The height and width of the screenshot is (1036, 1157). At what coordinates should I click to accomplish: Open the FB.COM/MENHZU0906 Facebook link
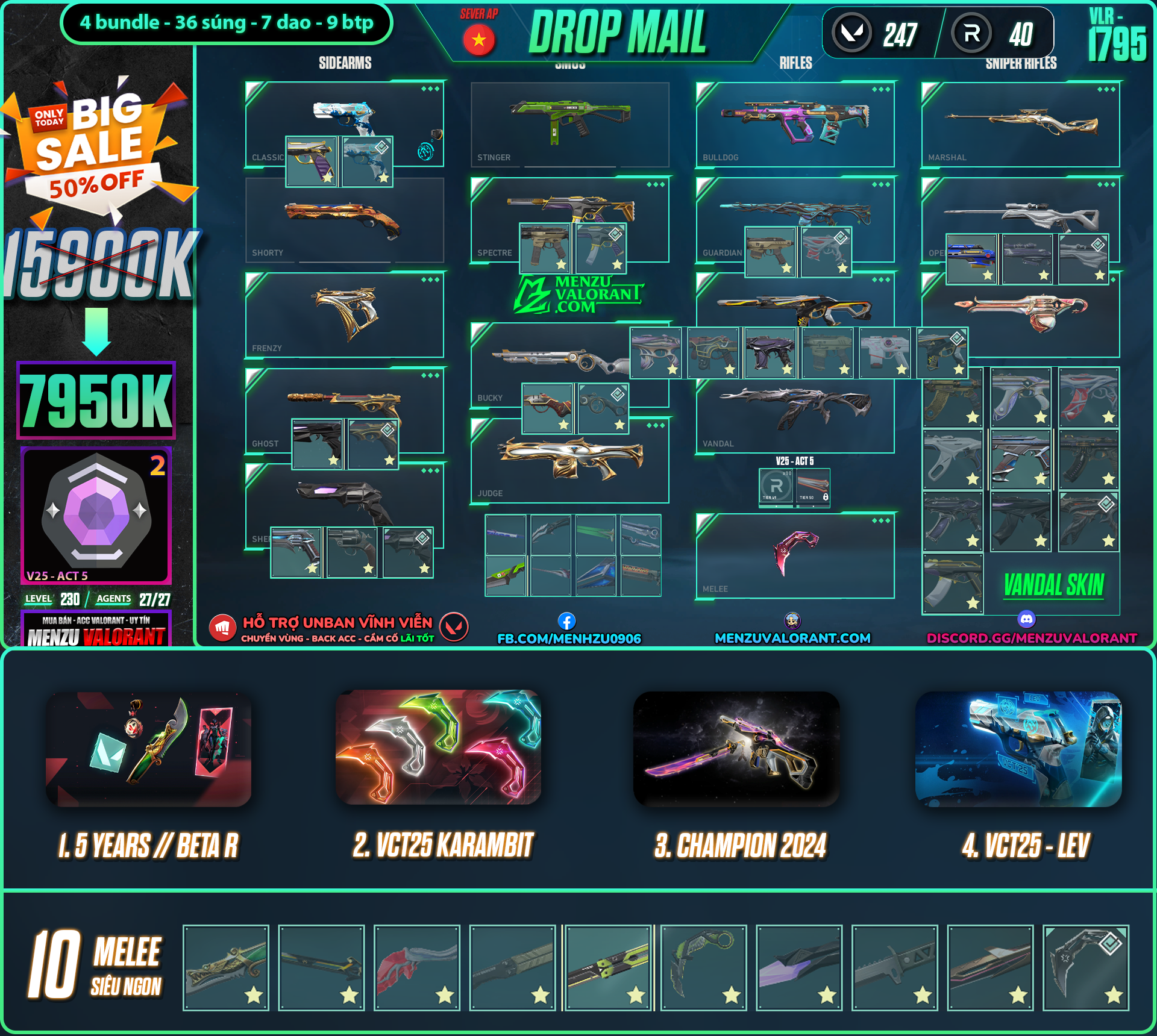[569, 638]
